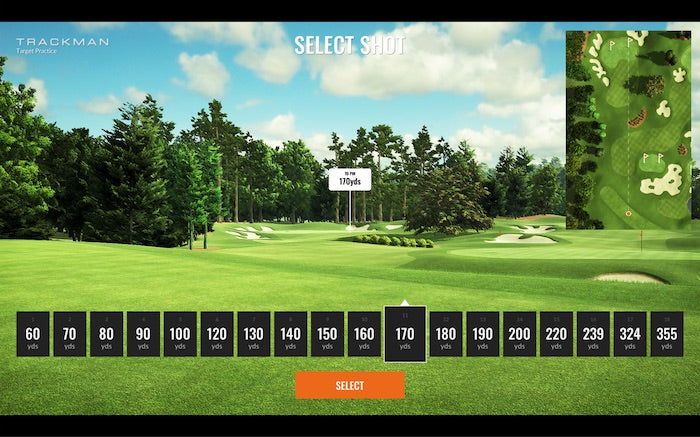Screen dimensions: 700x437
Task: Select the 140 yds distance tile
Action: (x=290, y=334)
